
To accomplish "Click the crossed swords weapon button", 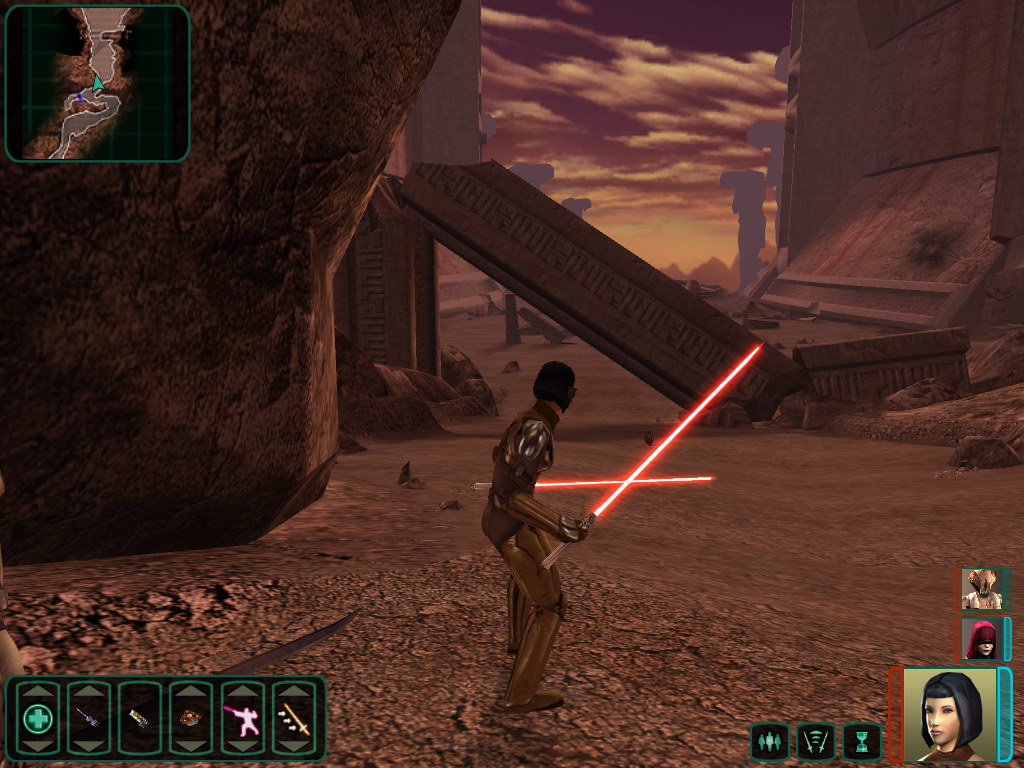I will [815, 741].
